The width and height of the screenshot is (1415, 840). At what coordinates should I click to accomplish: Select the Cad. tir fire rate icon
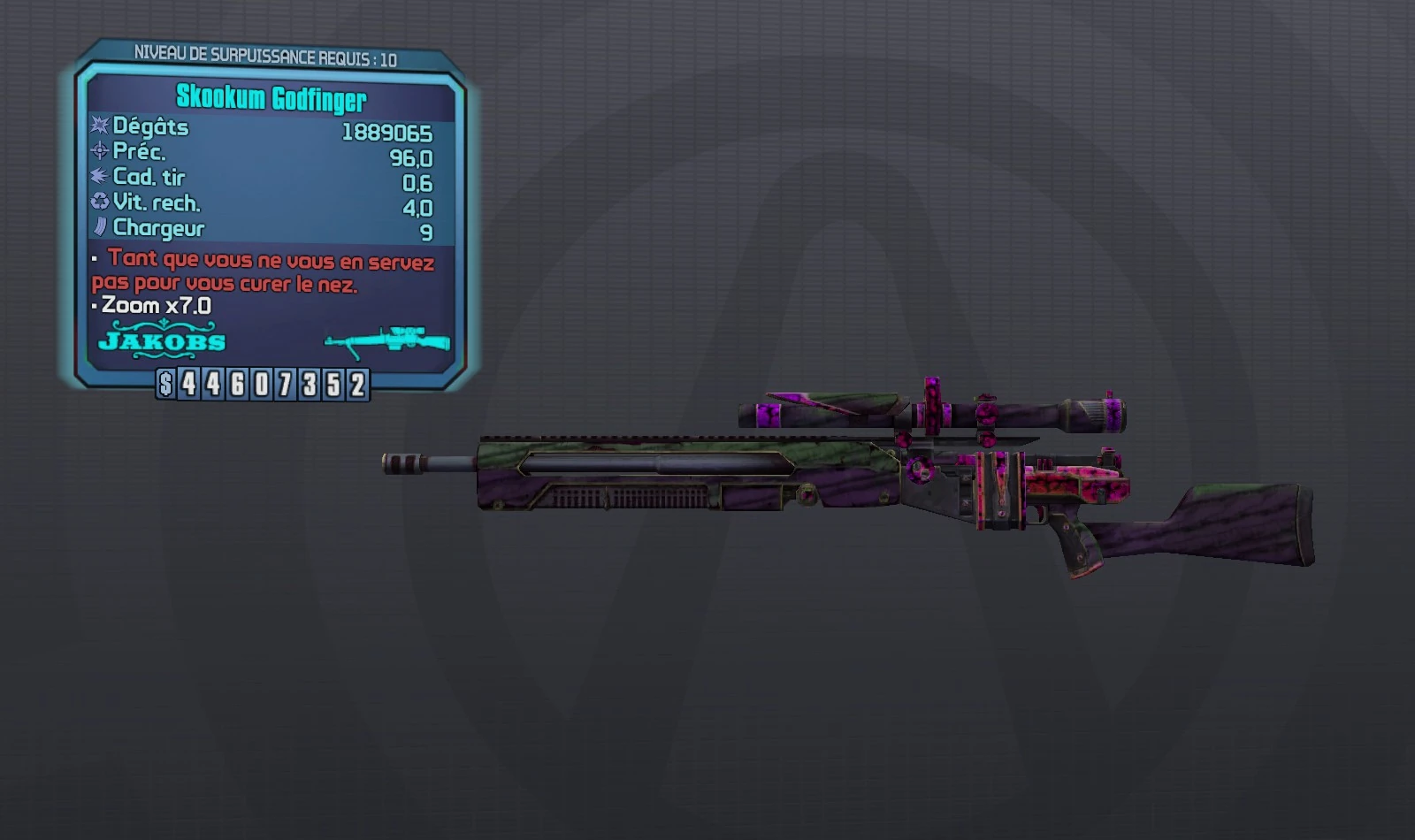click(100, 177)
